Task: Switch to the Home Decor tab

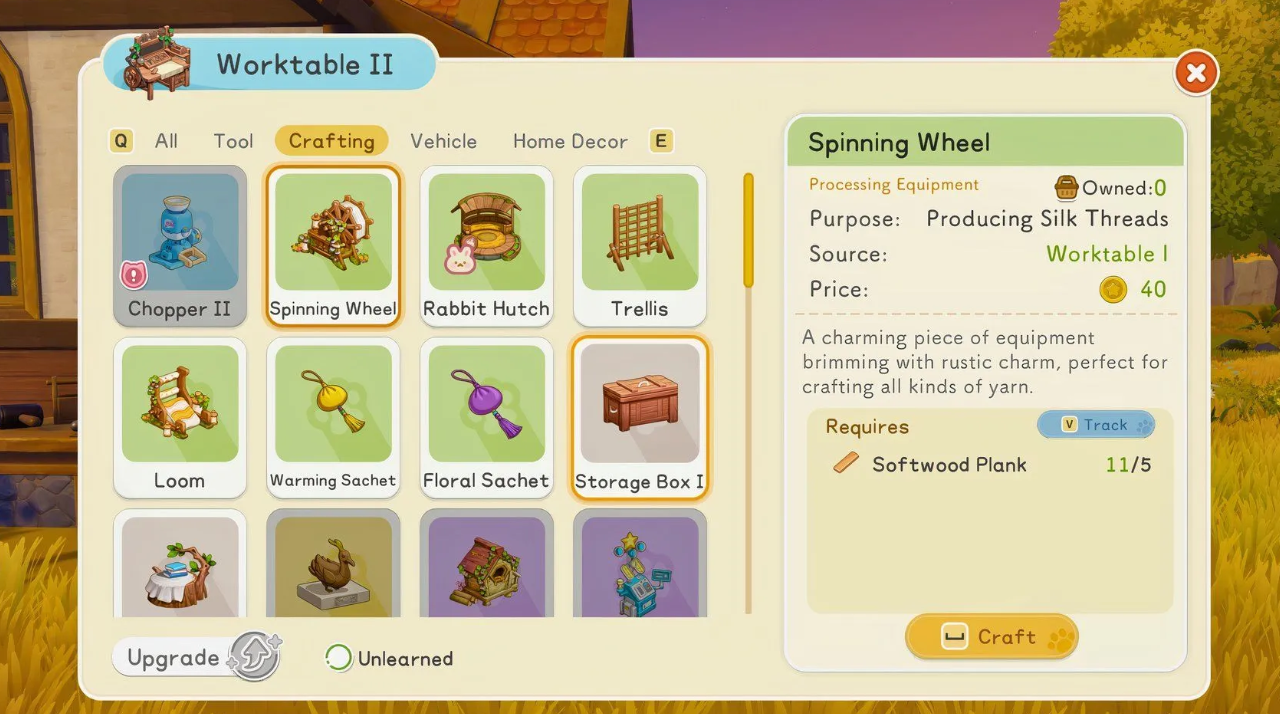Action: [x=570, y=141]
